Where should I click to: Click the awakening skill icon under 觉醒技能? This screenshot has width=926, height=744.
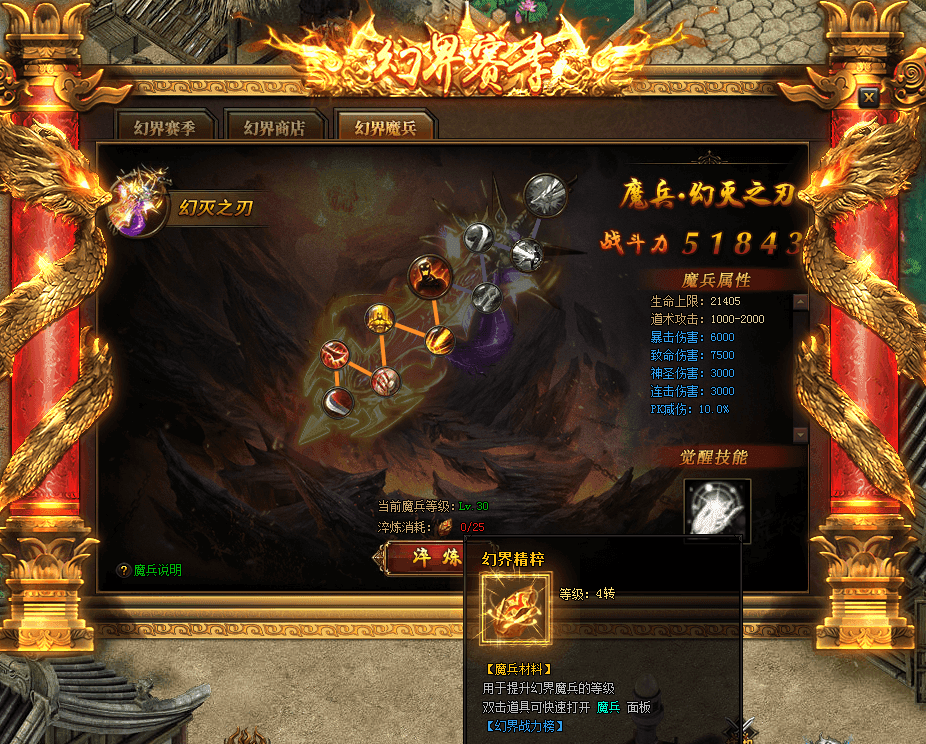(717, 508)
